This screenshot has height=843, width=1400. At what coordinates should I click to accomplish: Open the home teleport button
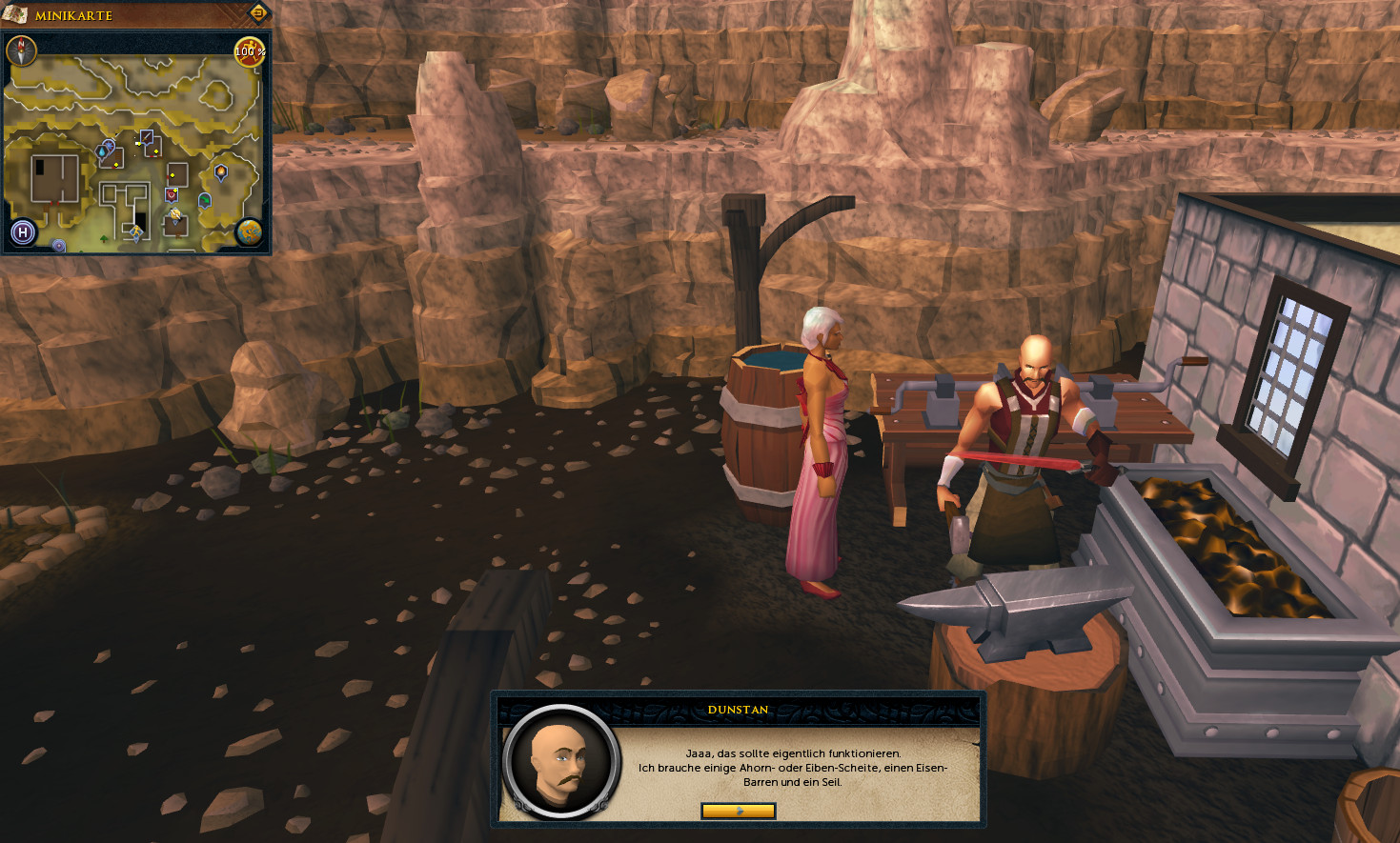pyautogui.click(x=23, y=232)
